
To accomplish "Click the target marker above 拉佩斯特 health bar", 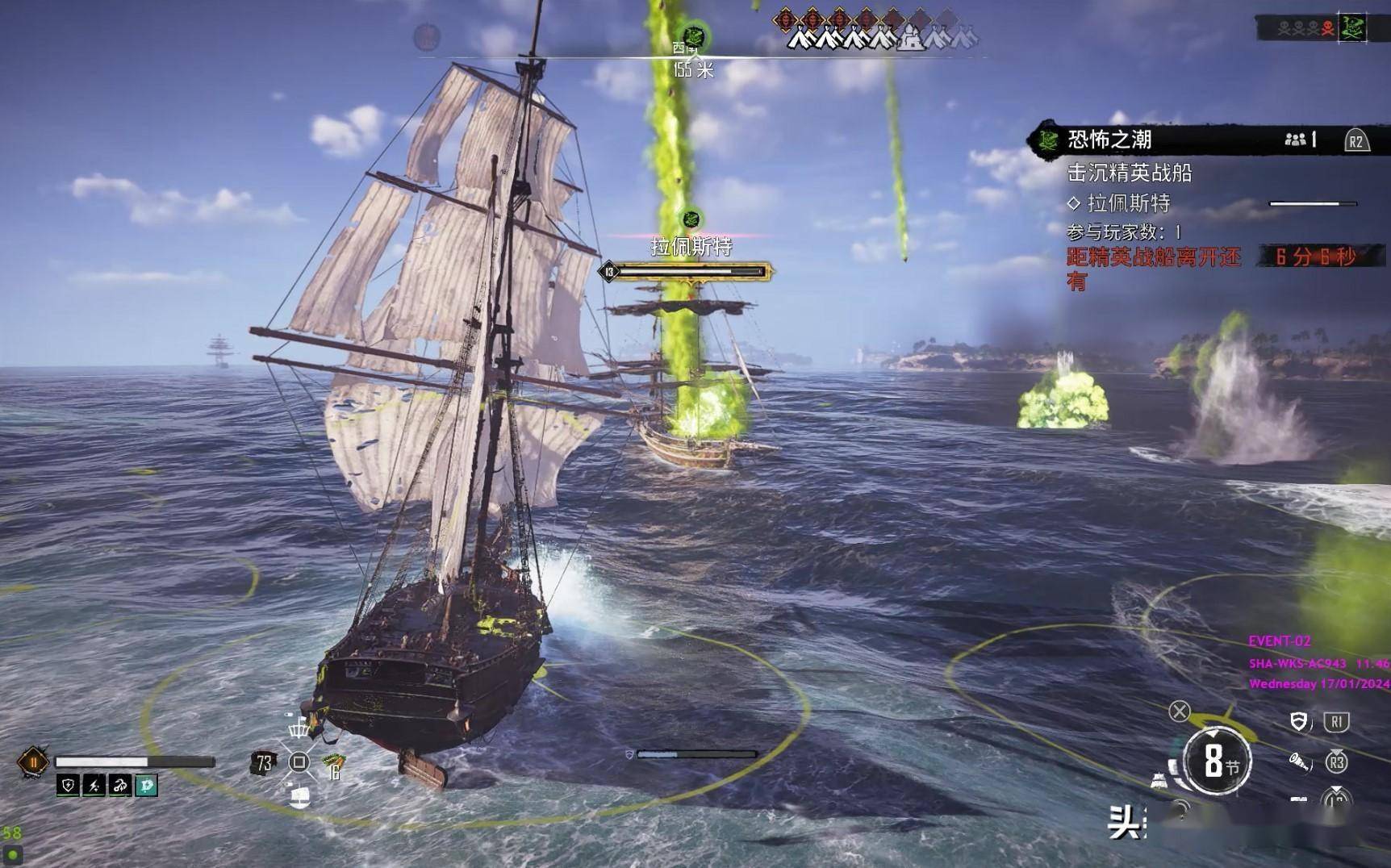I will pos(691,219).
